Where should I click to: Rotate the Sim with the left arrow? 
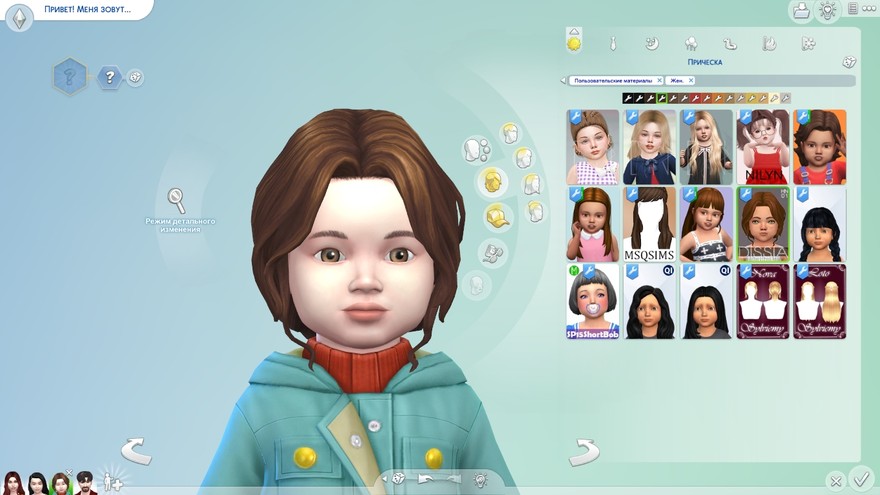pos(136,451)
